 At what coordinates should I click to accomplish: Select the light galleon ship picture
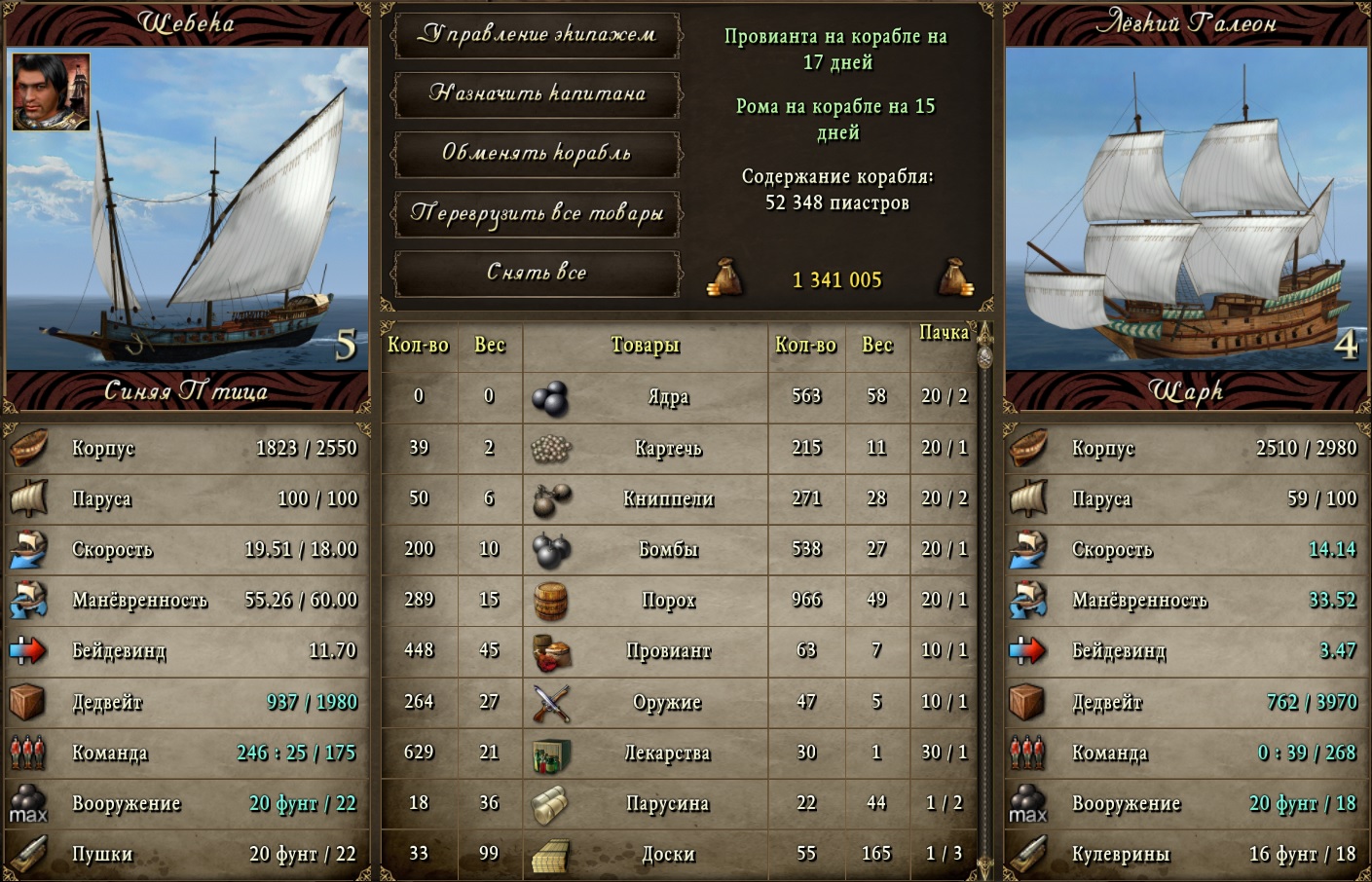coord(1186,208)
